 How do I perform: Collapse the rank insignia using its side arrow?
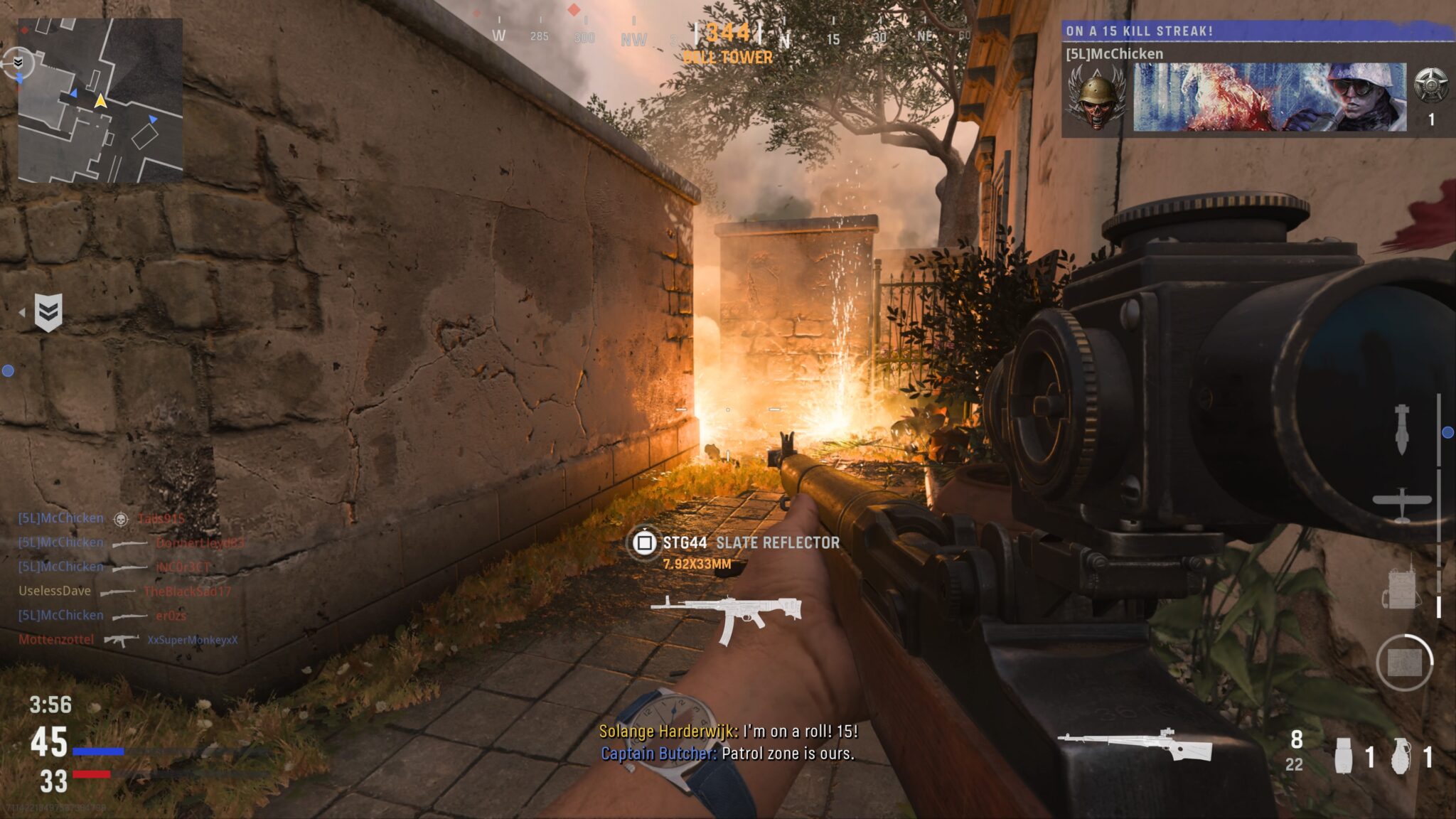coord(23,313)
